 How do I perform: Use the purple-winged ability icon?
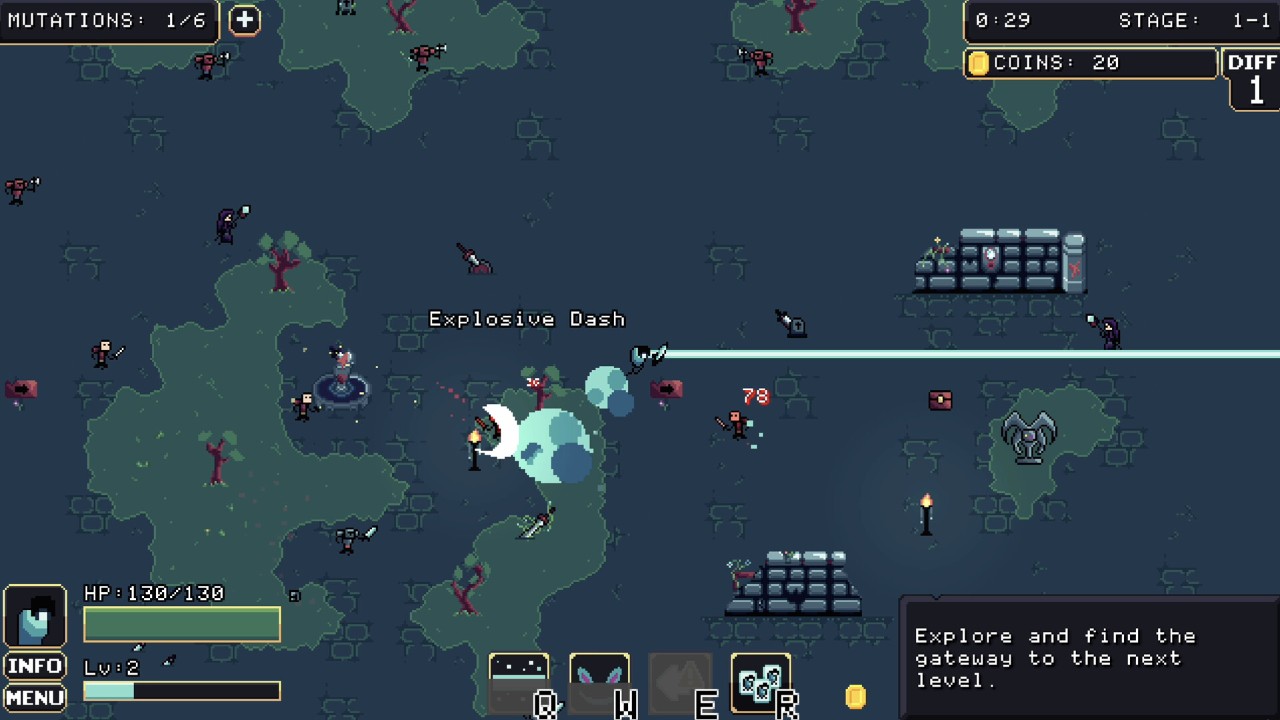599,682
